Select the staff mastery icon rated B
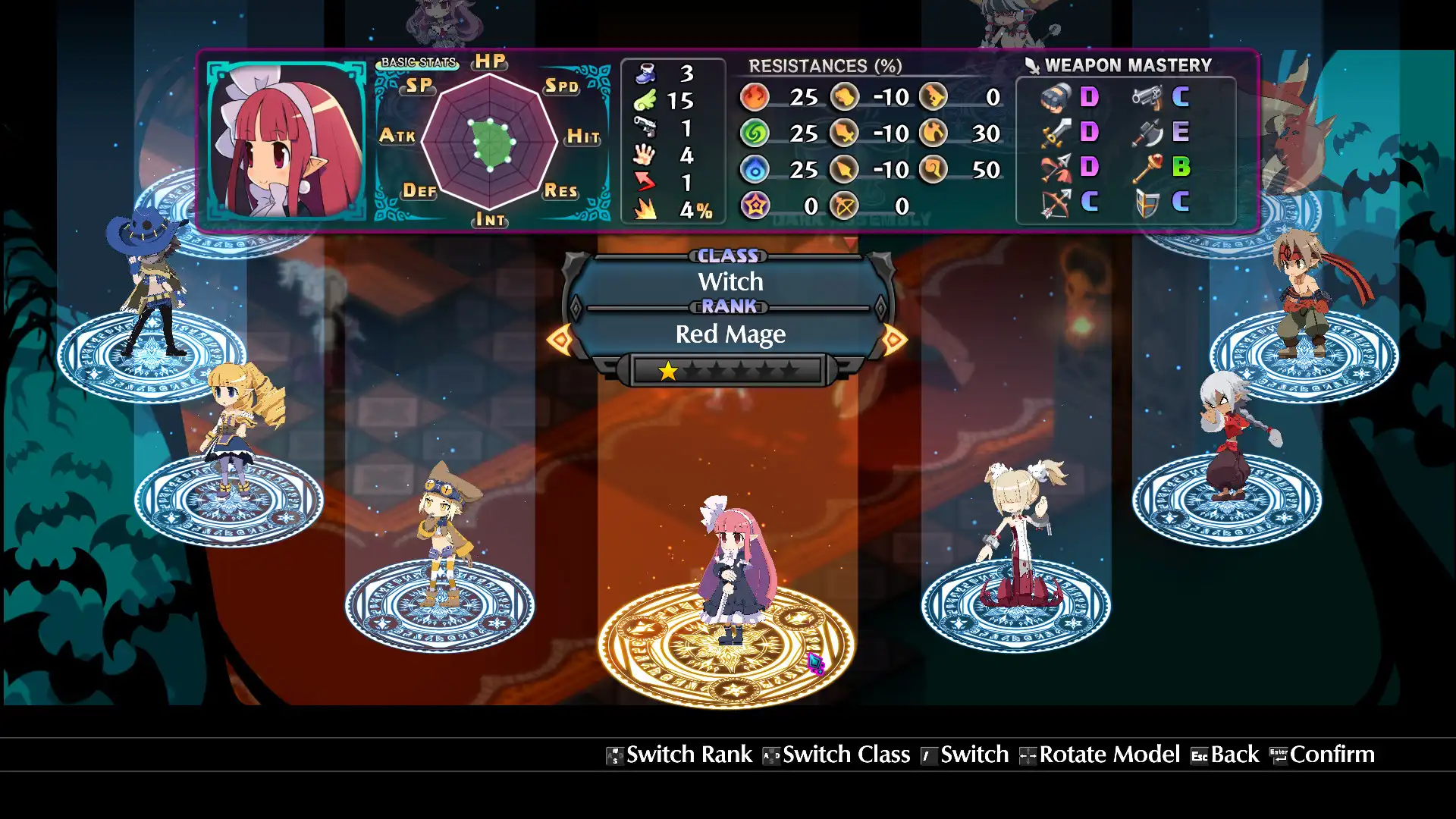 (1147, 168)
